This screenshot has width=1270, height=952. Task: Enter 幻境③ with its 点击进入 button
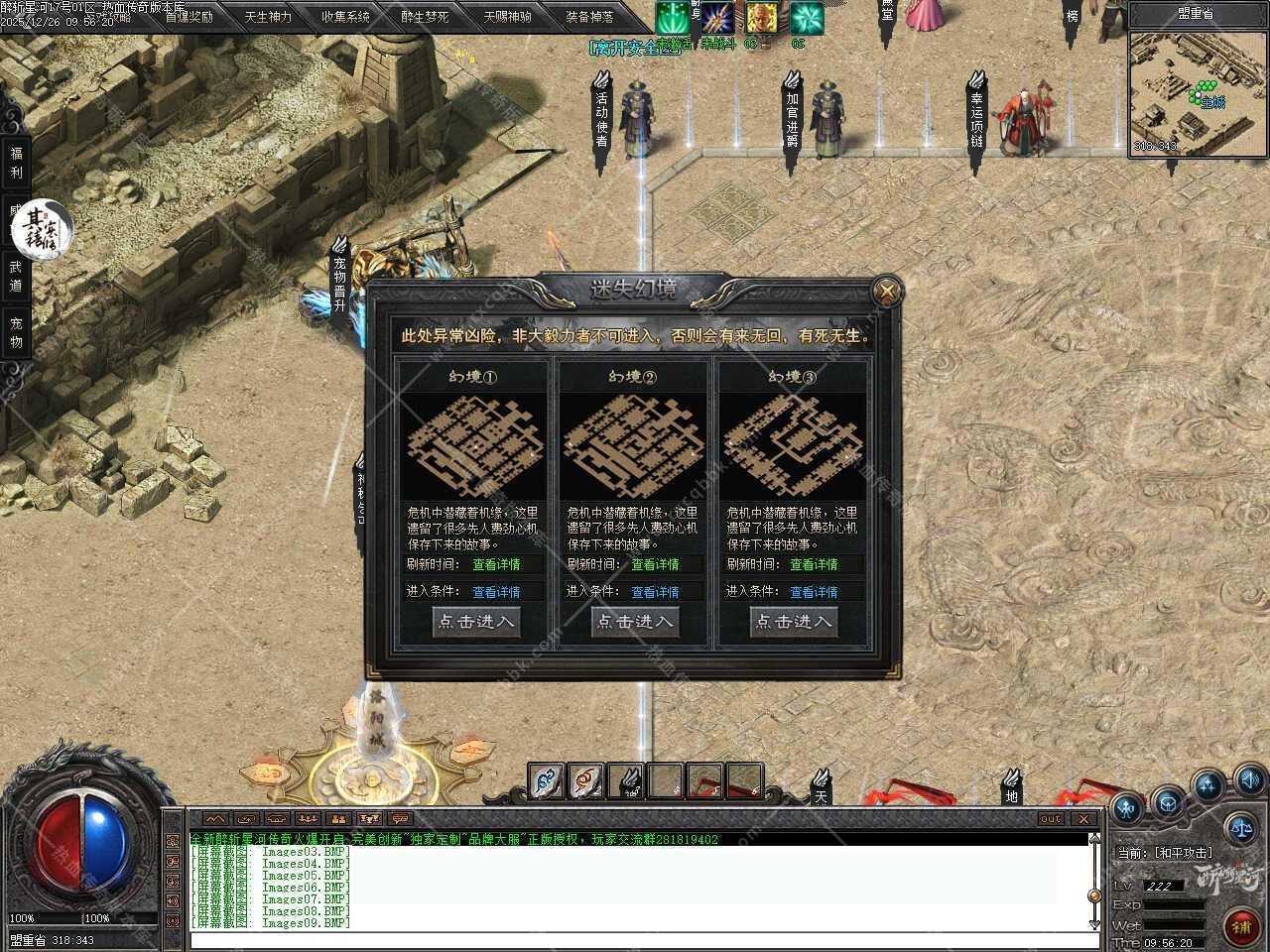[x=794, y=622]
